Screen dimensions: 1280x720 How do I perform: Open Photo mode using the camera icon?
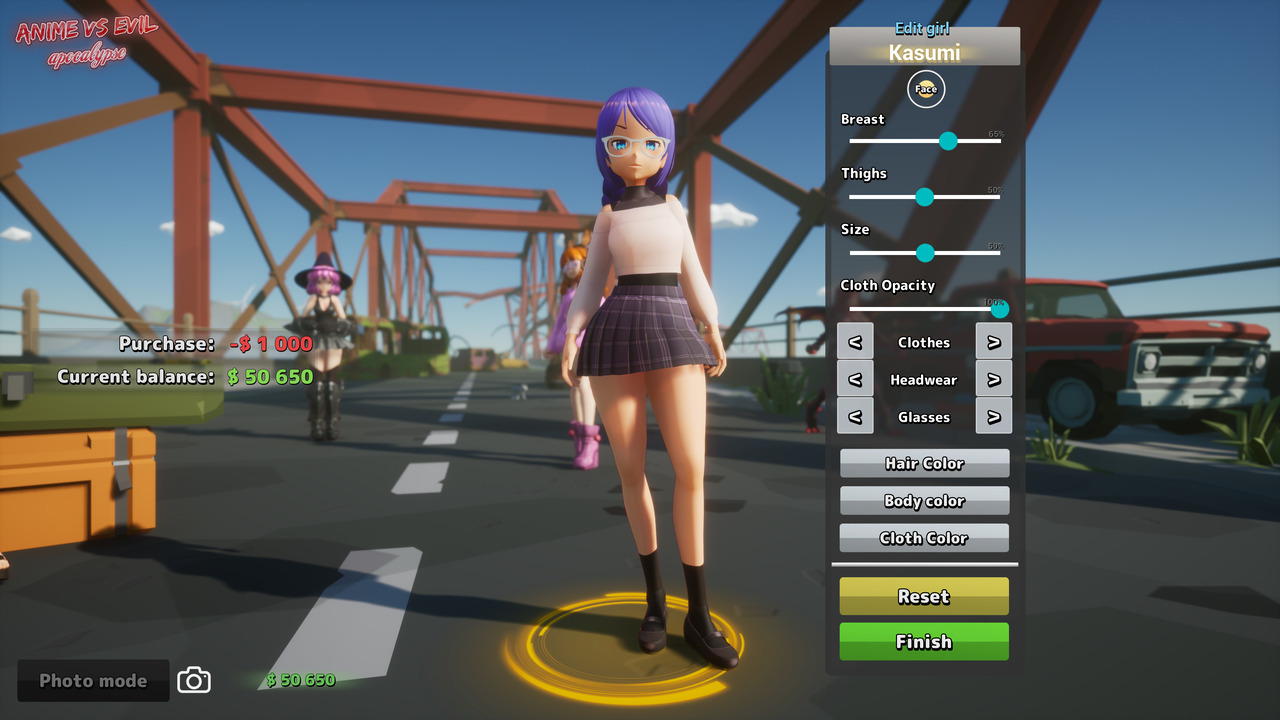[x=193, y=680]
